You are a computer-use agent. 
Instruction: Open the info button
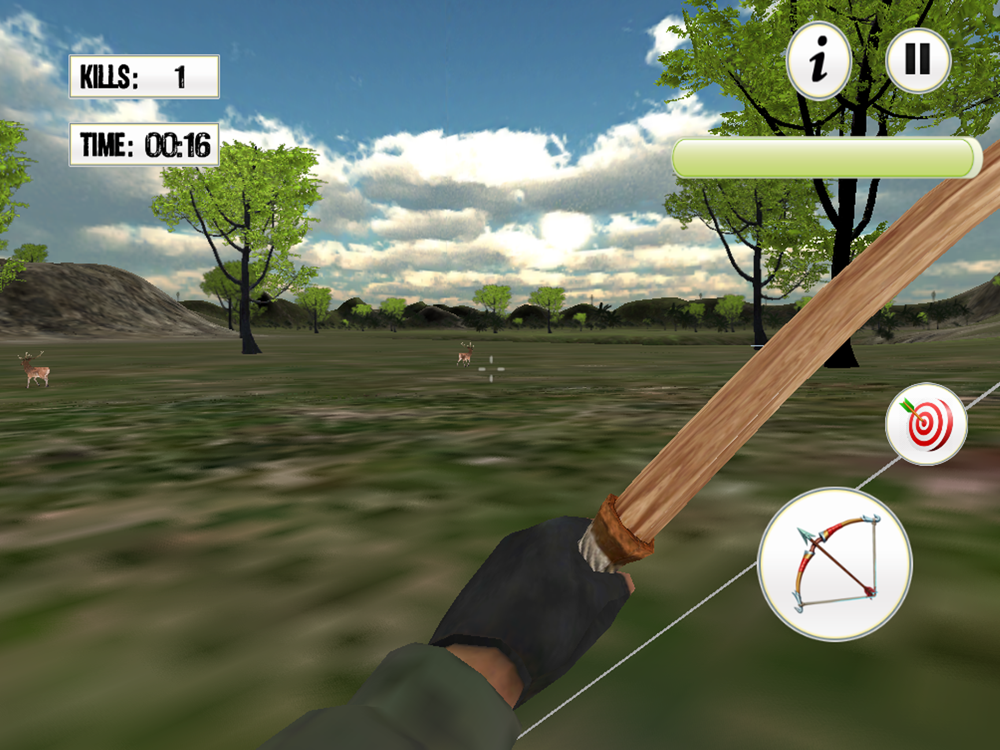tap(819, 62)
